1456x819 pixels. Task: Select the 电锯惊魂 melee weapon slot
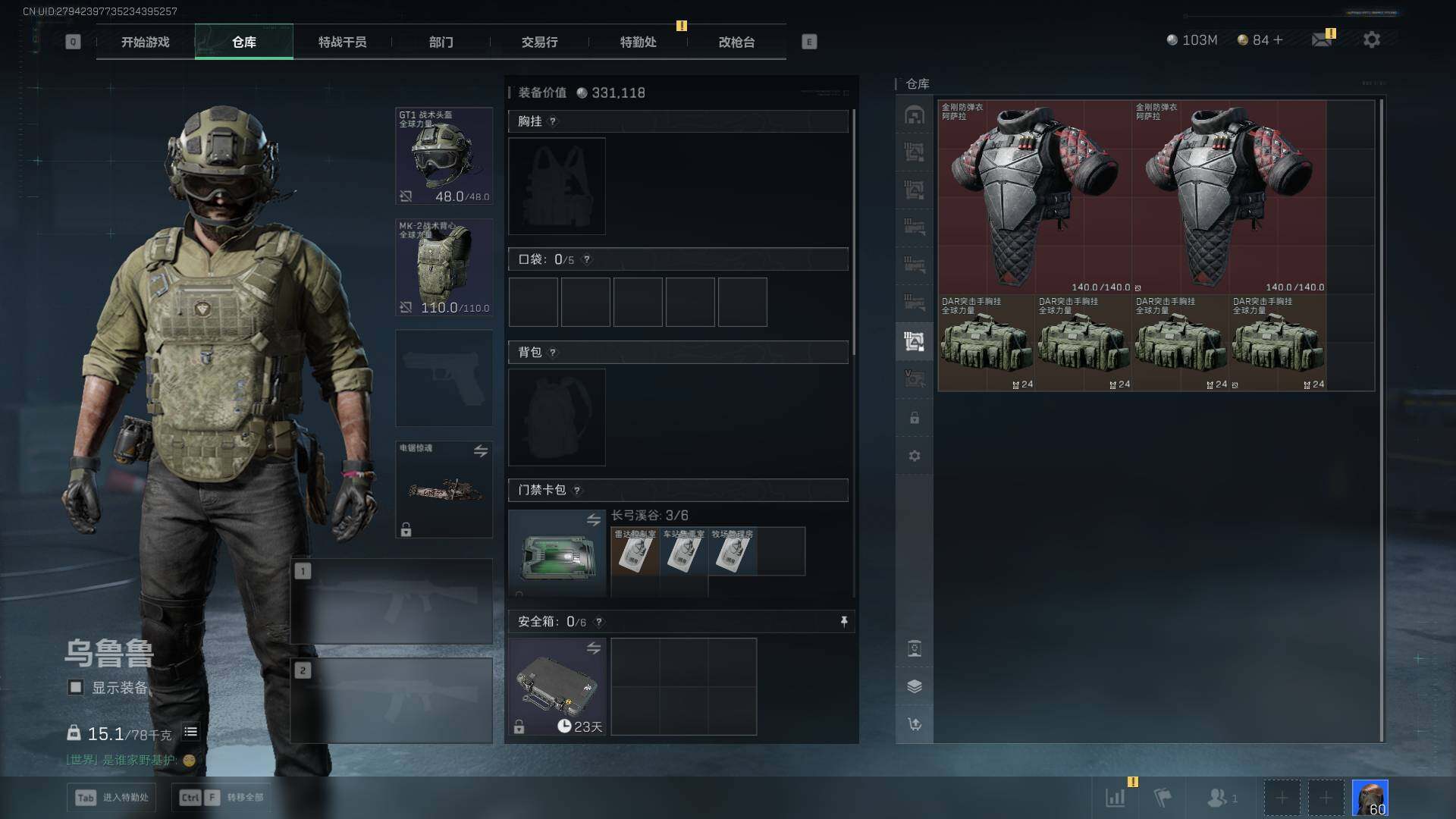point(444,489)
